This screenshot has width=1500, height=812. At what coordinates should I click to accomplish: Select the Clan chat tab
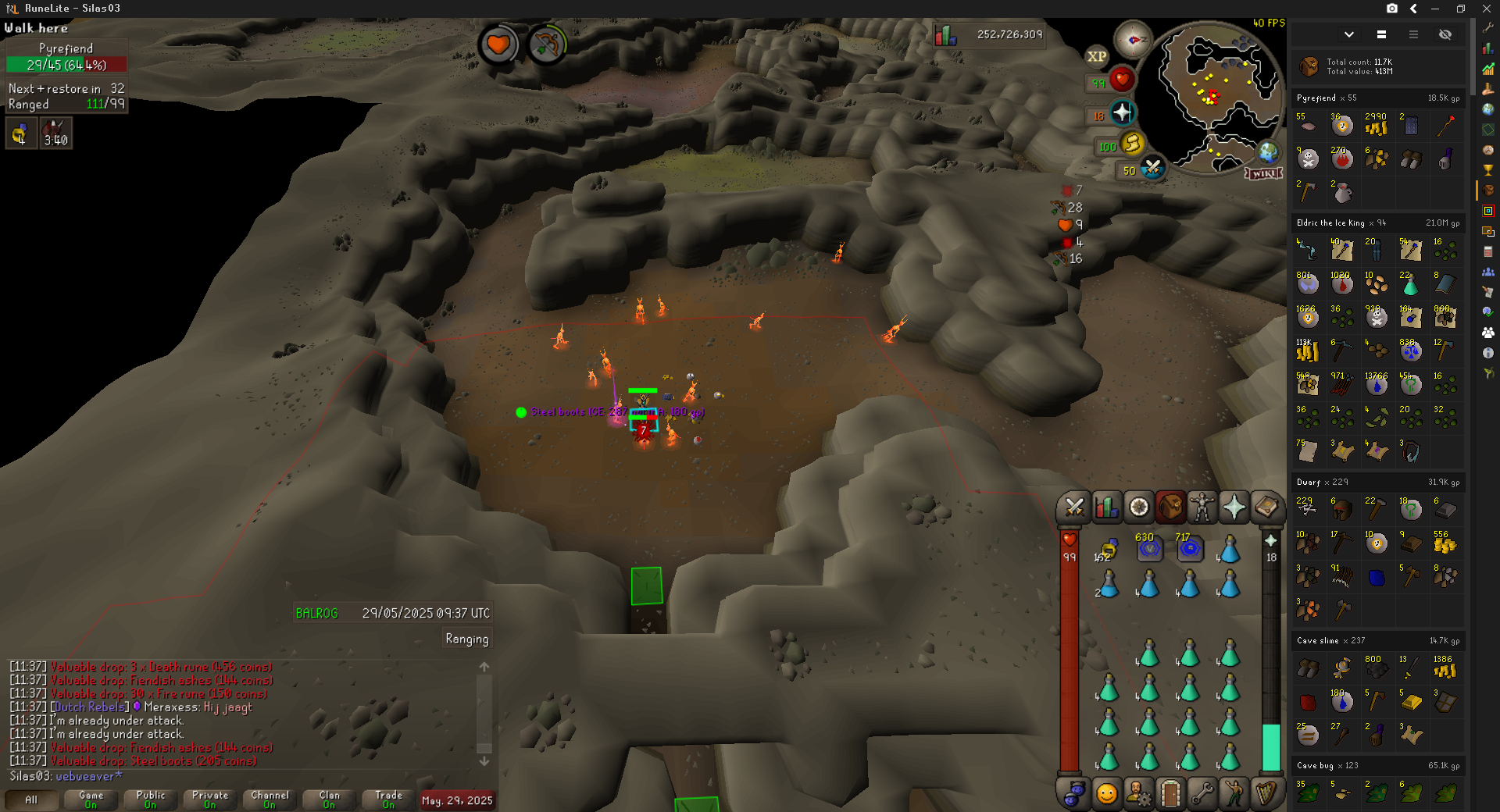[x=329, y=800]
